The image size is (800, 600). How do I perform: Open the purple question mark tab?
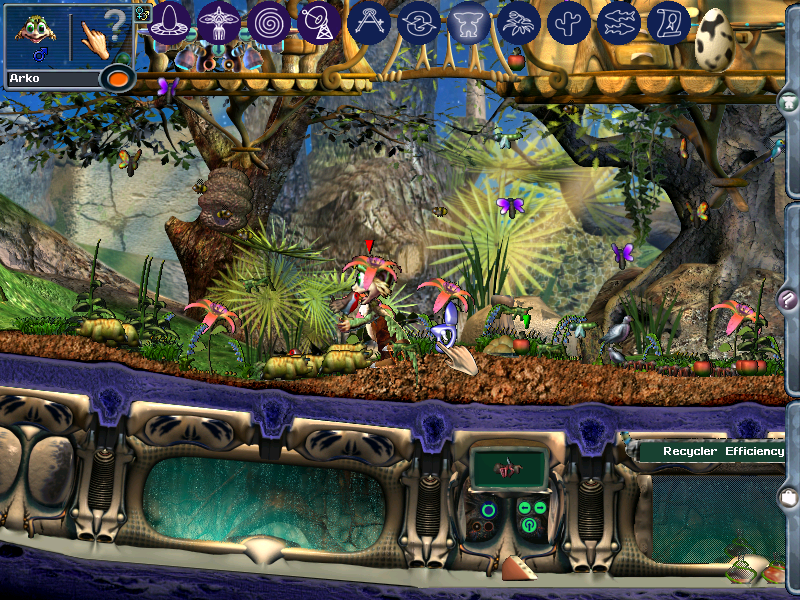[789, 299]
